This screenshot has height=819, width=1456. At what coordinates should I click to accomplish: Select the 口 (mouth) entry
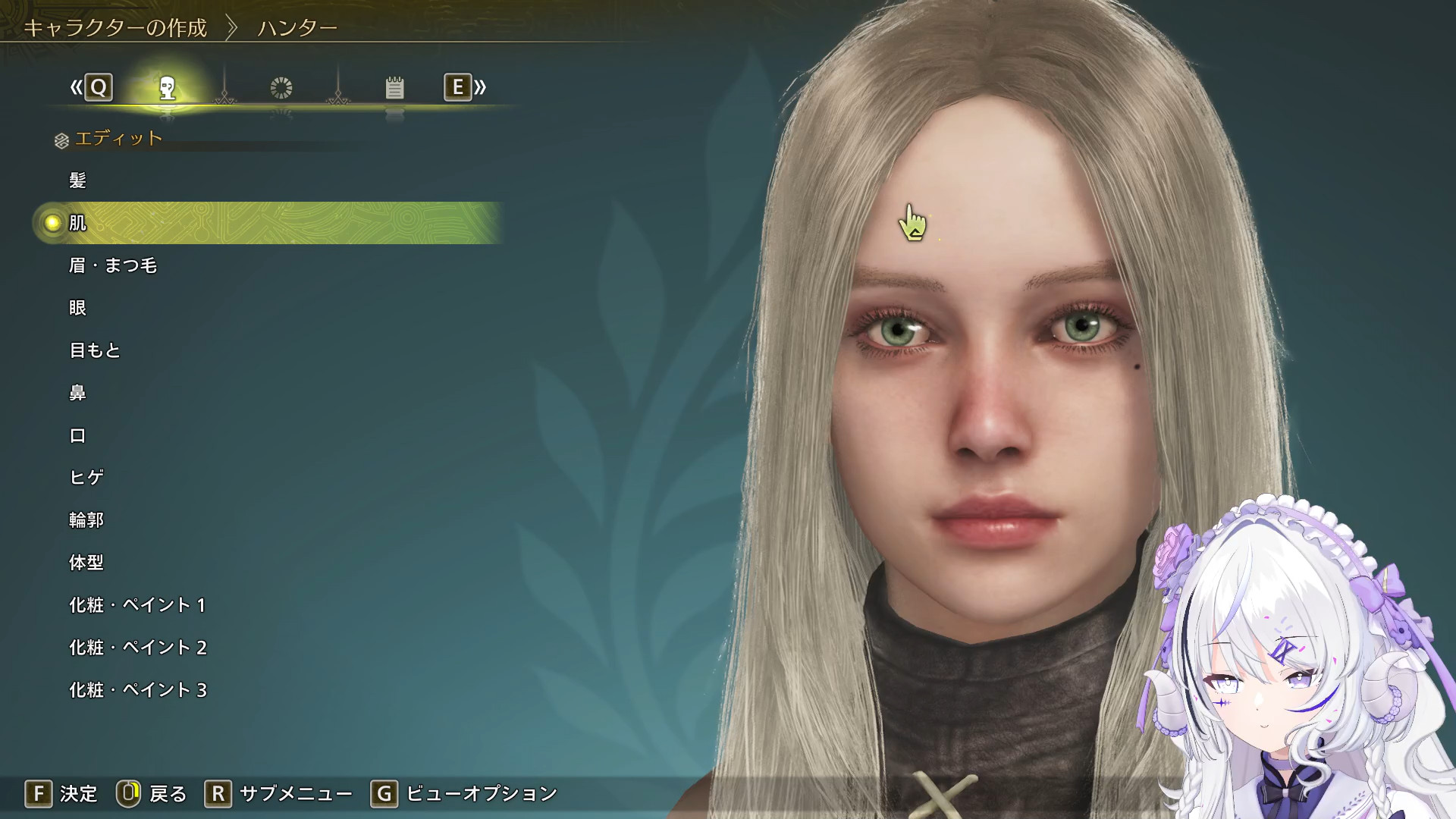[x=77, y=435]
